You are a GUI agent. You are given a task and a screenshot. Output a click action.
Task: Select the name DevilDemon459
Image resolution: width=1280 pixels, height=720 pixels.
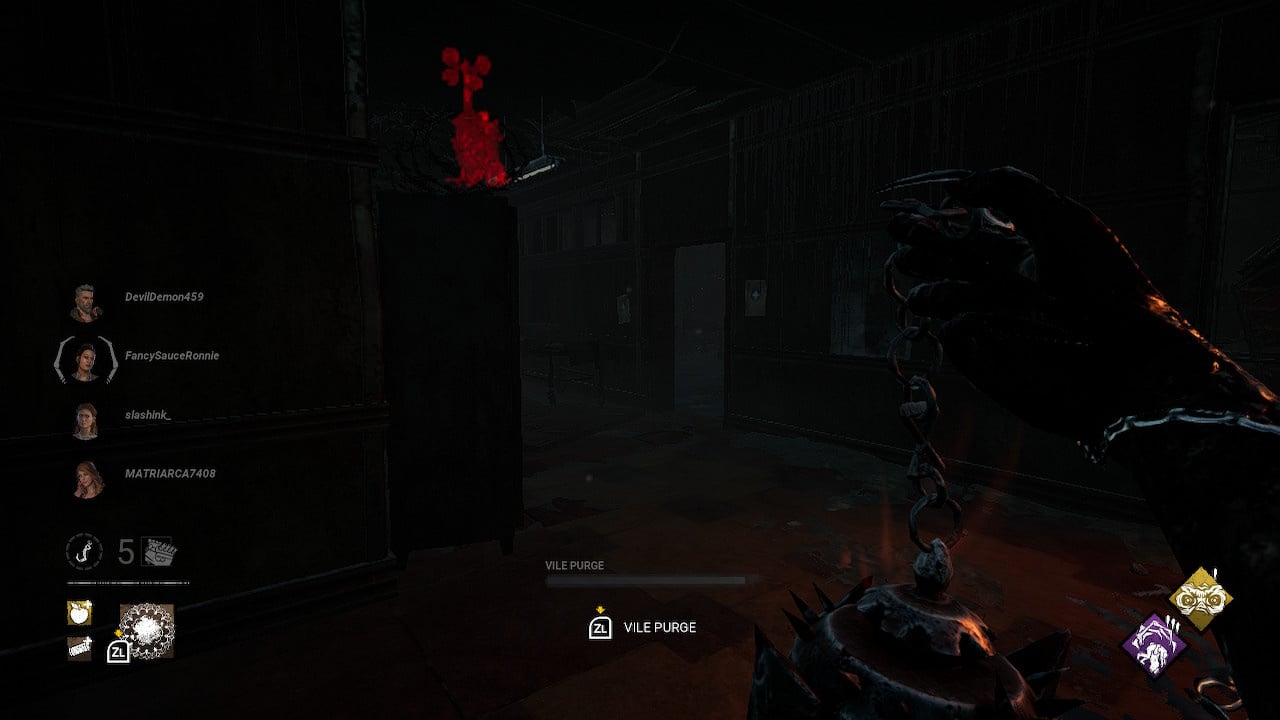pos(165,297)
